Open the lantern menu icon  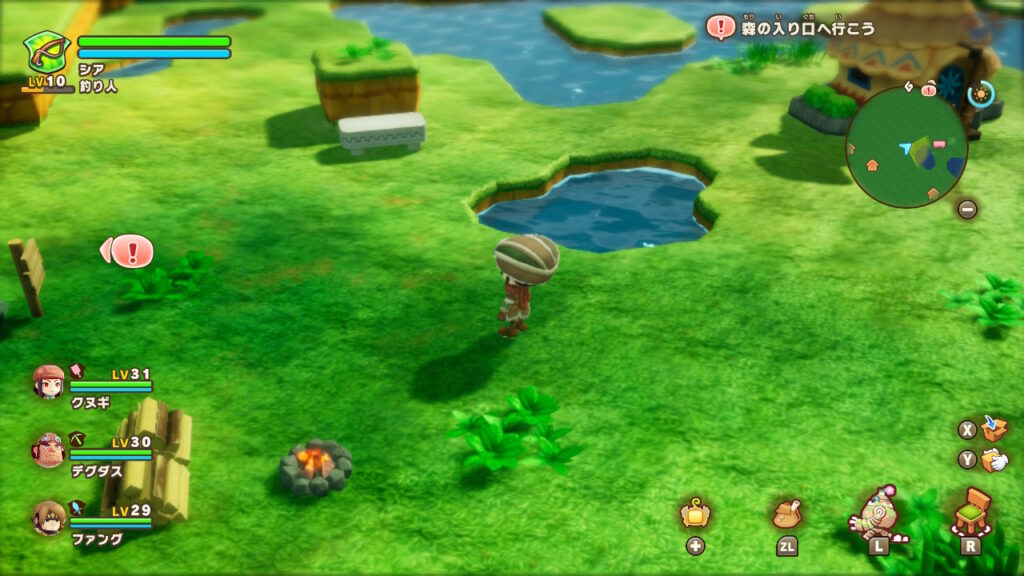(x=695, y=514)
